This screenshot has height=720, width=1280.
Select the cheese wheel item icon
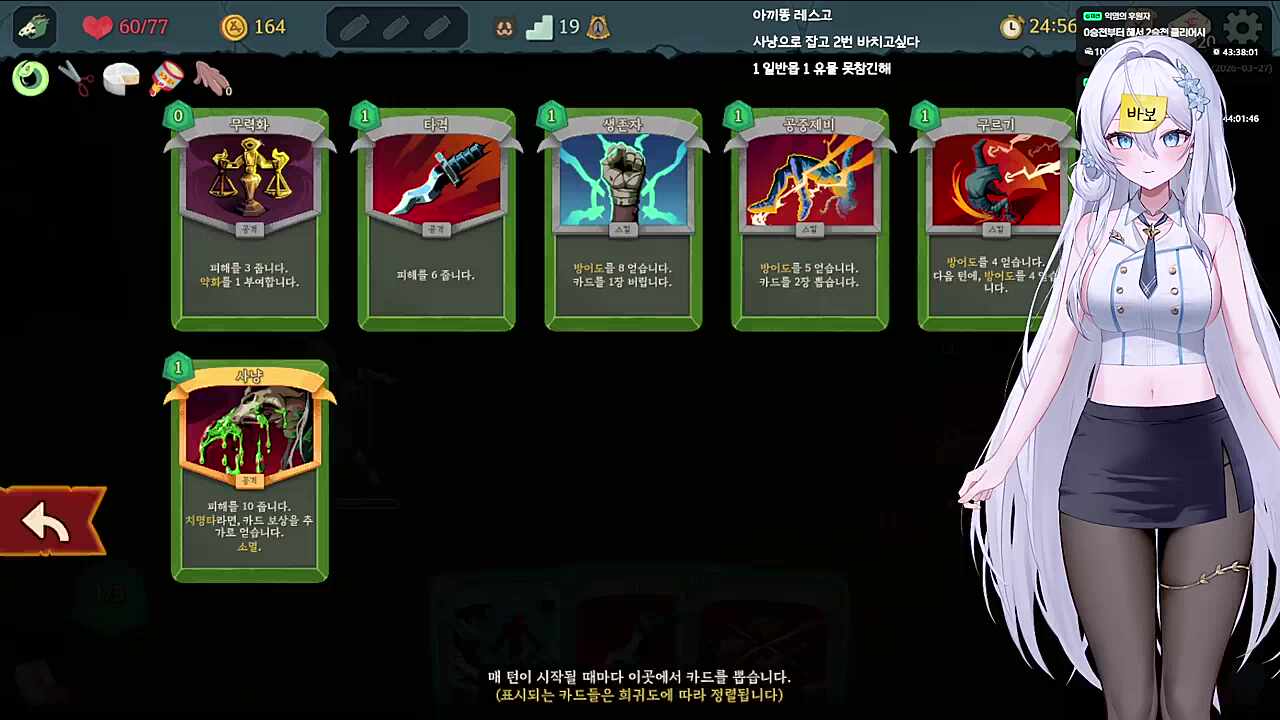coord(121,80)
